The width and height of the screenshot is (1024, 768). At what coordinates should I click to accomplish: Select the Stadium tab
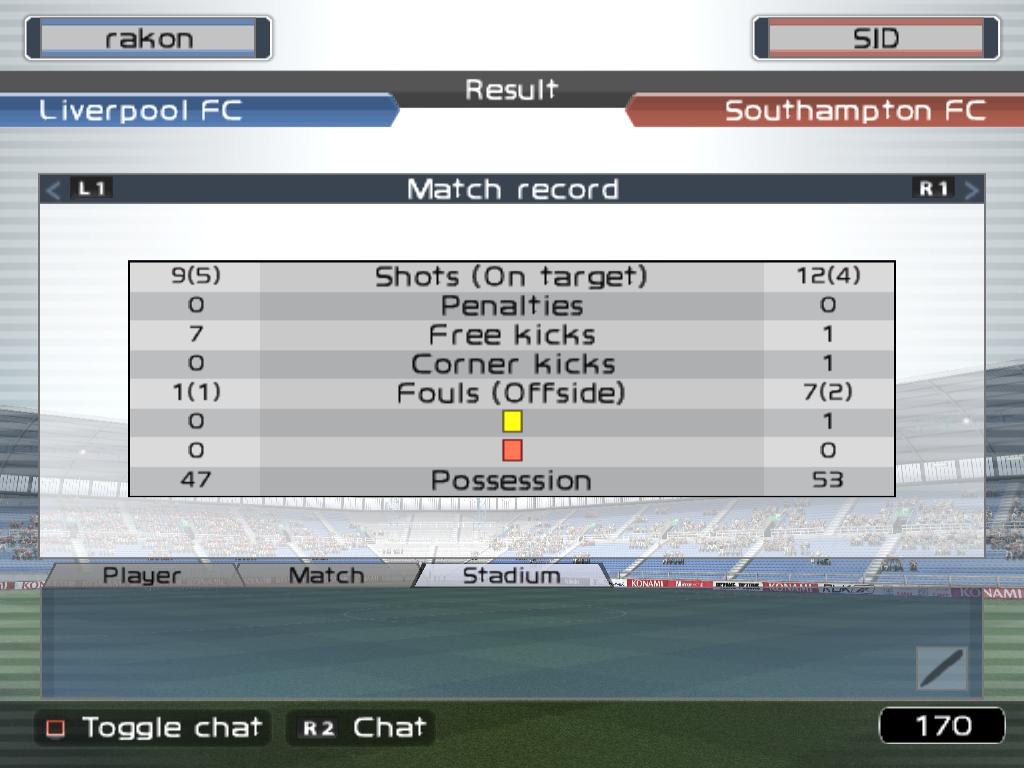pos(511,575)
